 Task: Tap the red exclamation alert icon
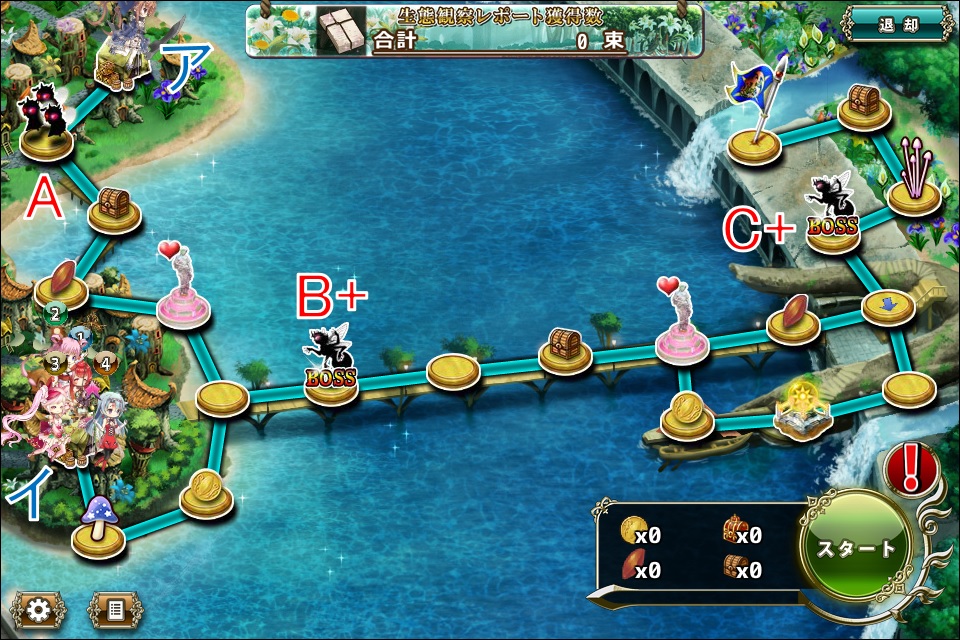[x=910, y=468]
